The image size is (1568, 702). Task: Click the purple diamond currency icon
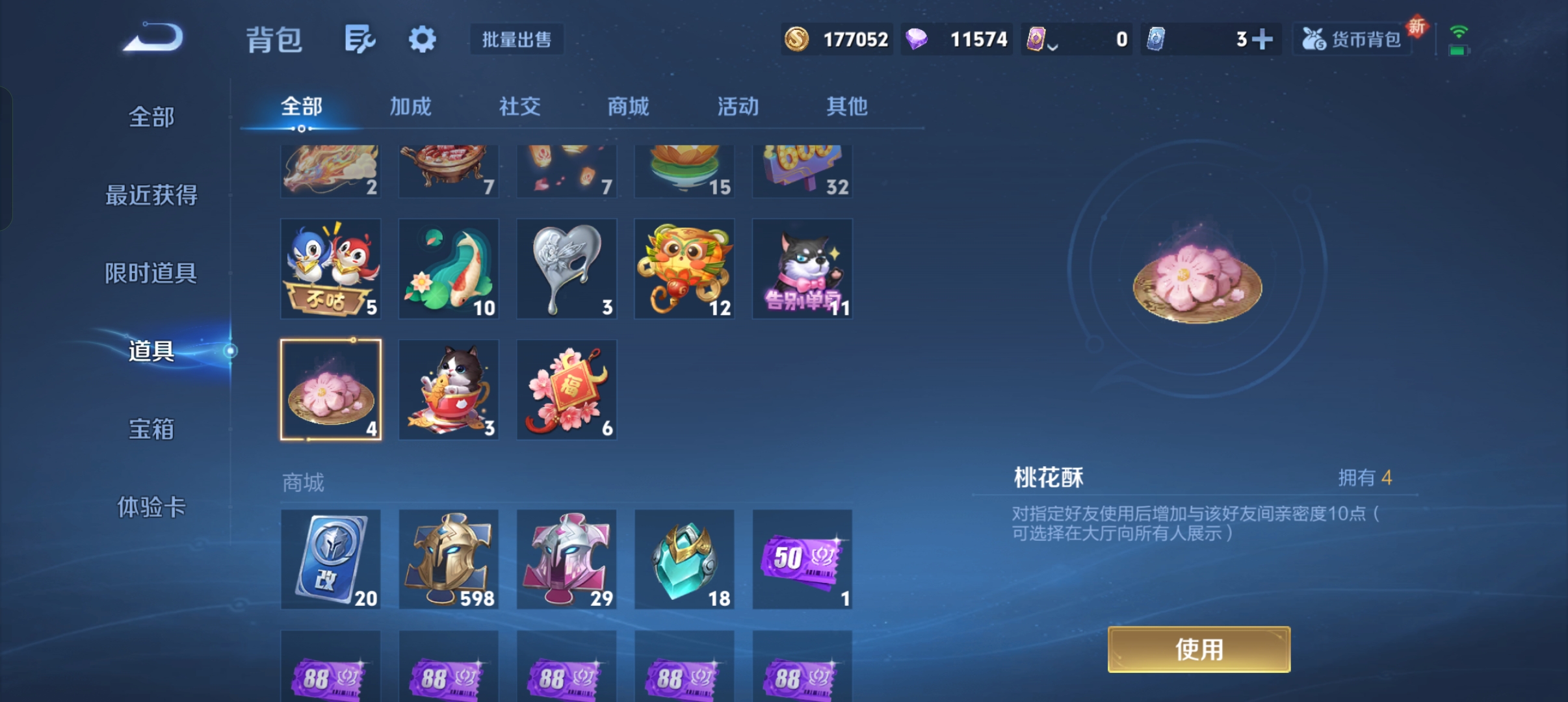coord(917,39)
